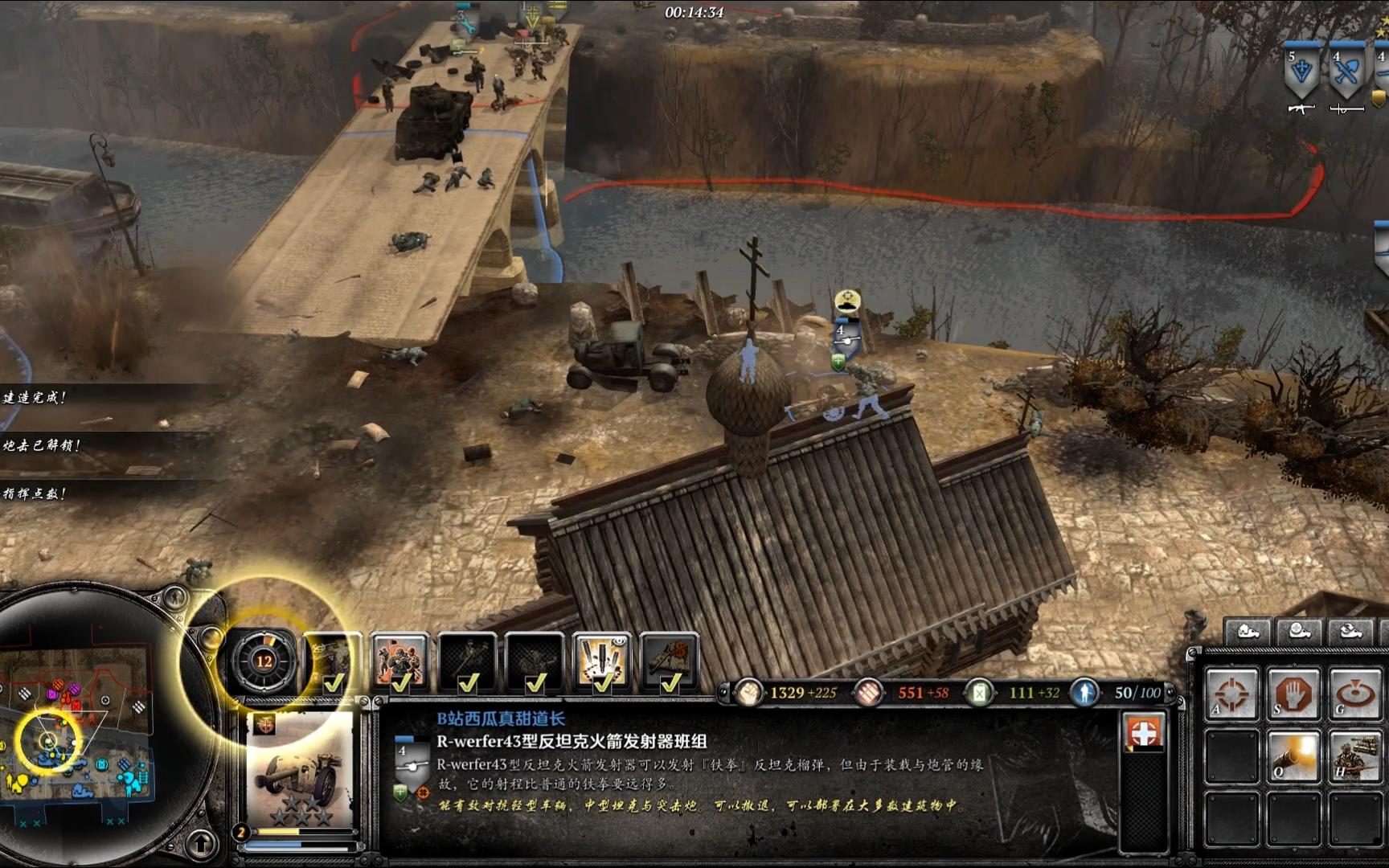Click the plus-circle button above the command panel
1389x868 pixels.
pyautogui.click(x=1300, y=633)
